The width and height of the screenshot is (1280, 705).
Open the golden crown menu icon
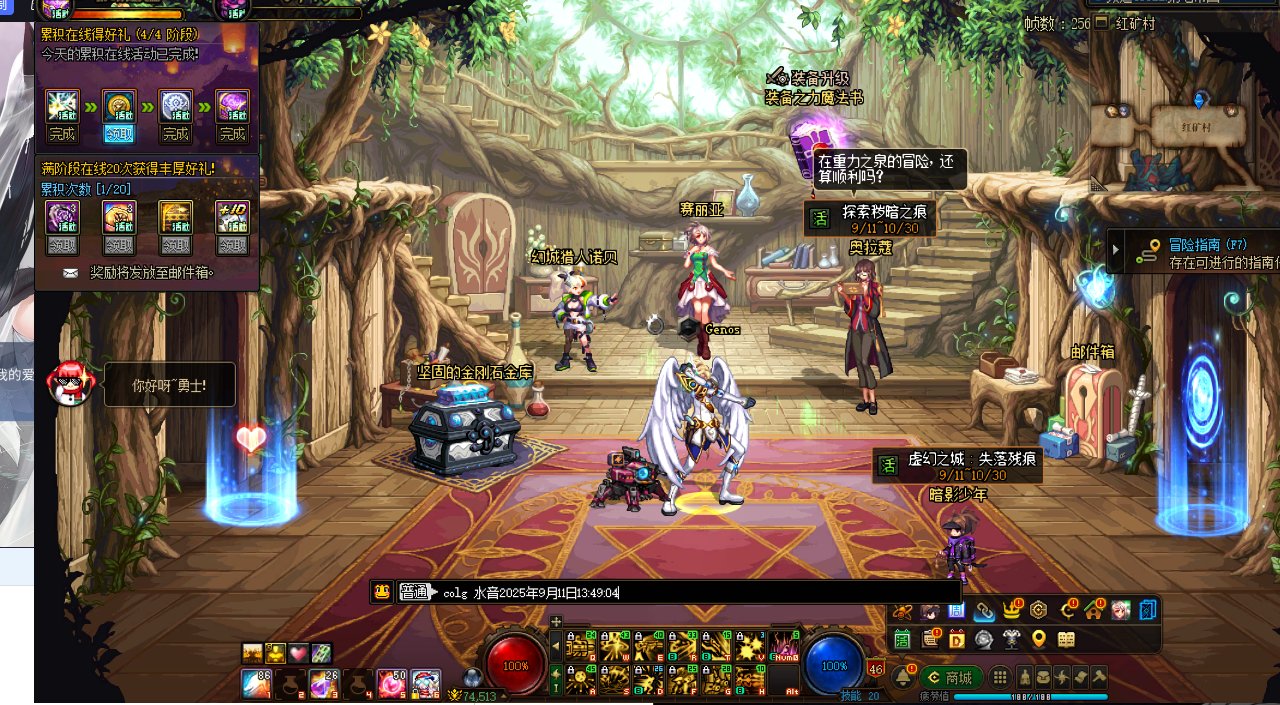click(1012, 610)
